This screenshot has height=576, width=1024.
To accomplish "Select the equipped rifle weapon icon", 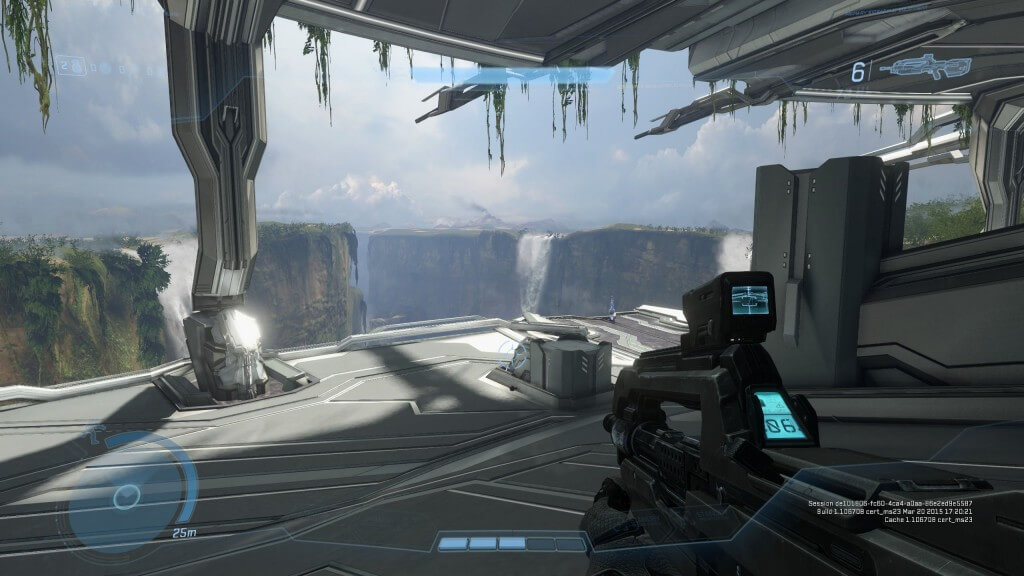I will pyautogui.click(x=925, y=69).
